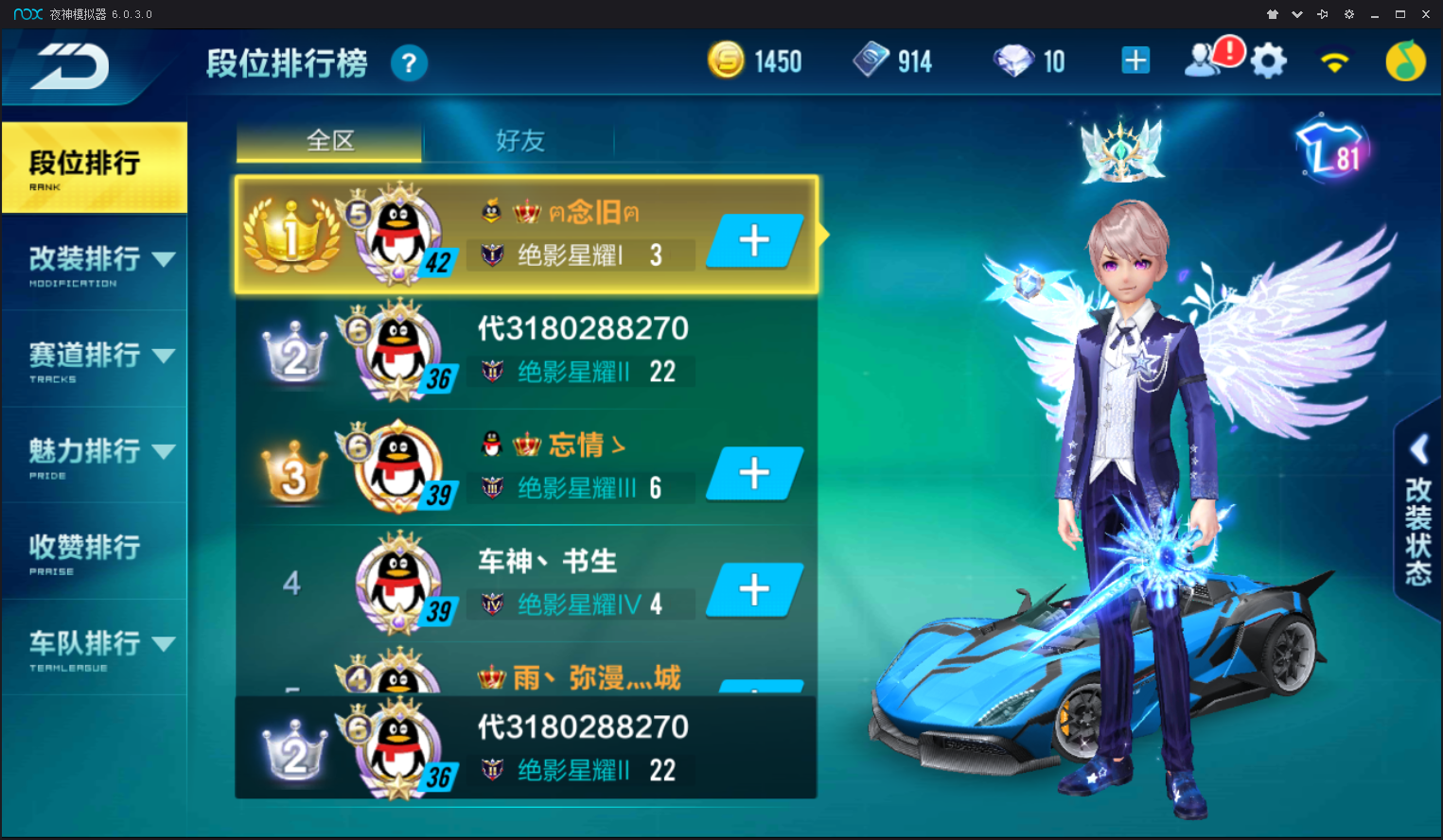Expand the 车队排行 dropdown arrow
This screenshot has height=840, width=1443.
coord(167,642)
